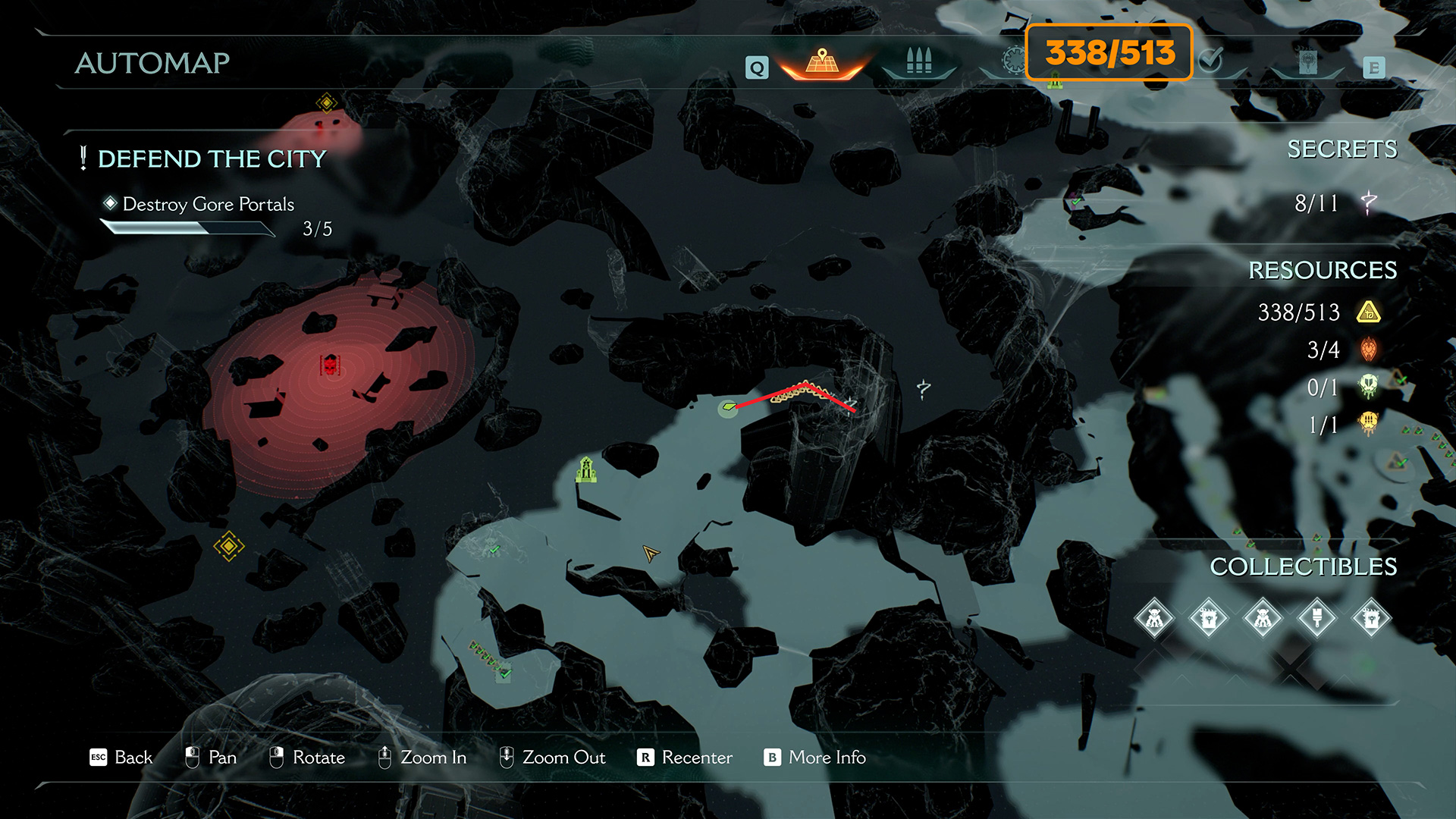
Task: Select the green shrine marker on map
Action: point(585,470)
